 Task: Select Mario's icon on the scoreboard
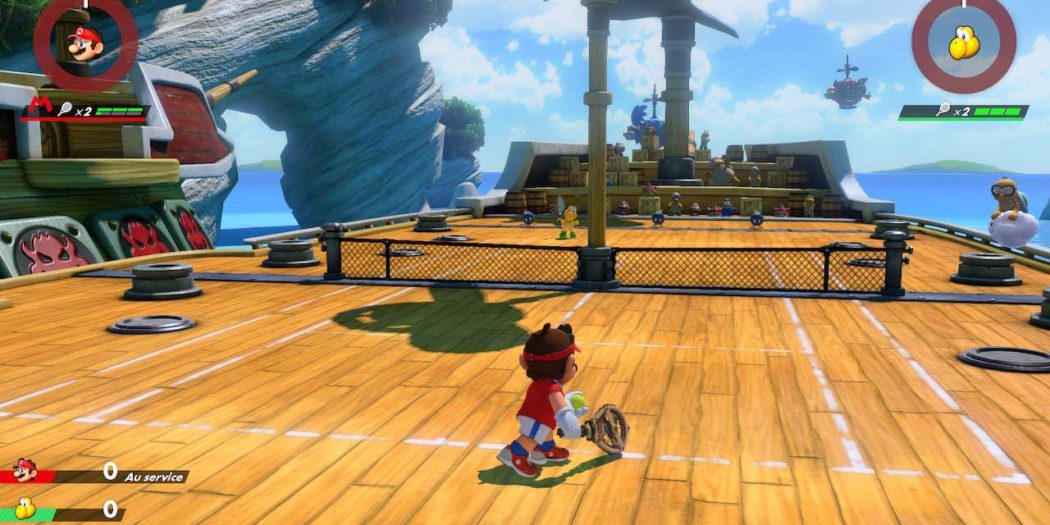point(24,472)
